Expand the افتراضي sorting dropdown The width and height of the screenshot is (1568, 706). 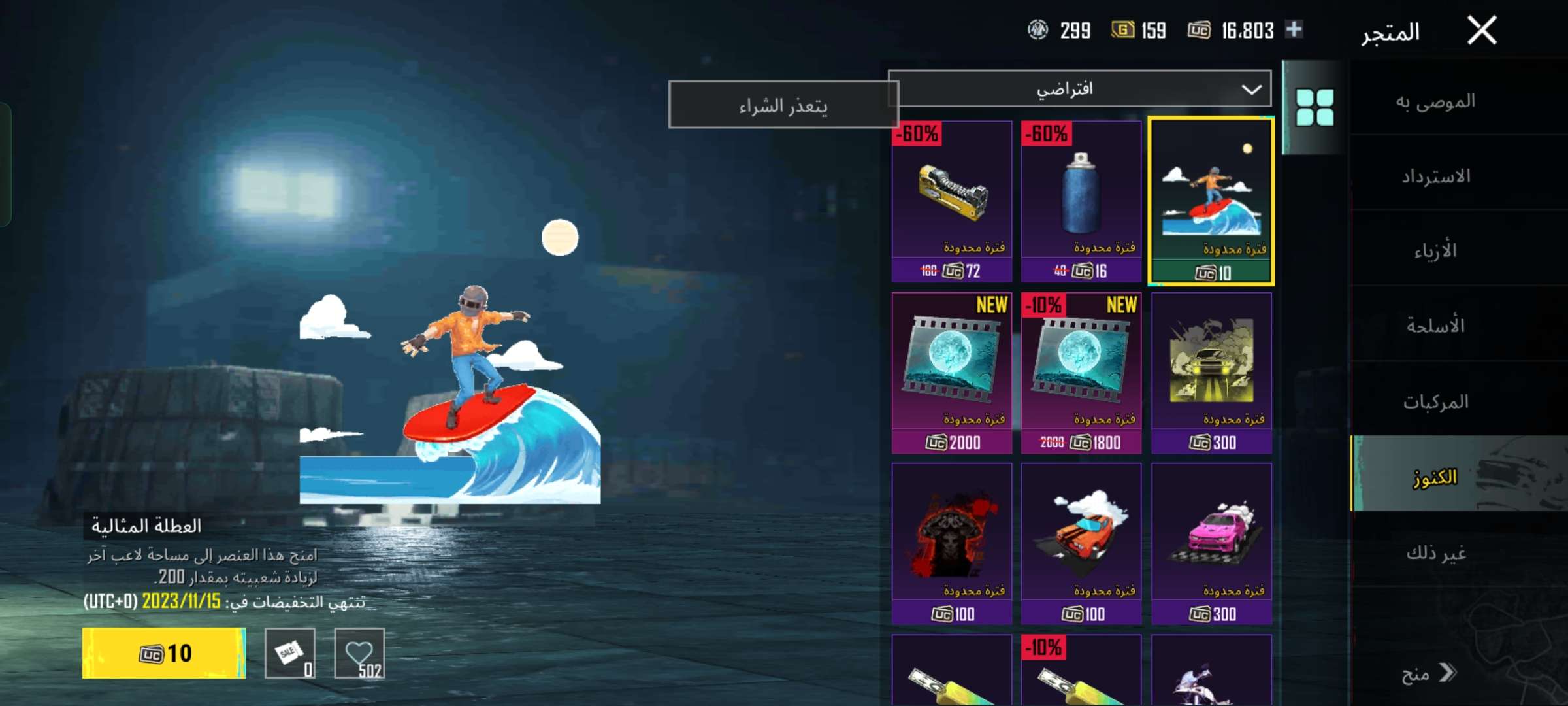point(1079,89)
